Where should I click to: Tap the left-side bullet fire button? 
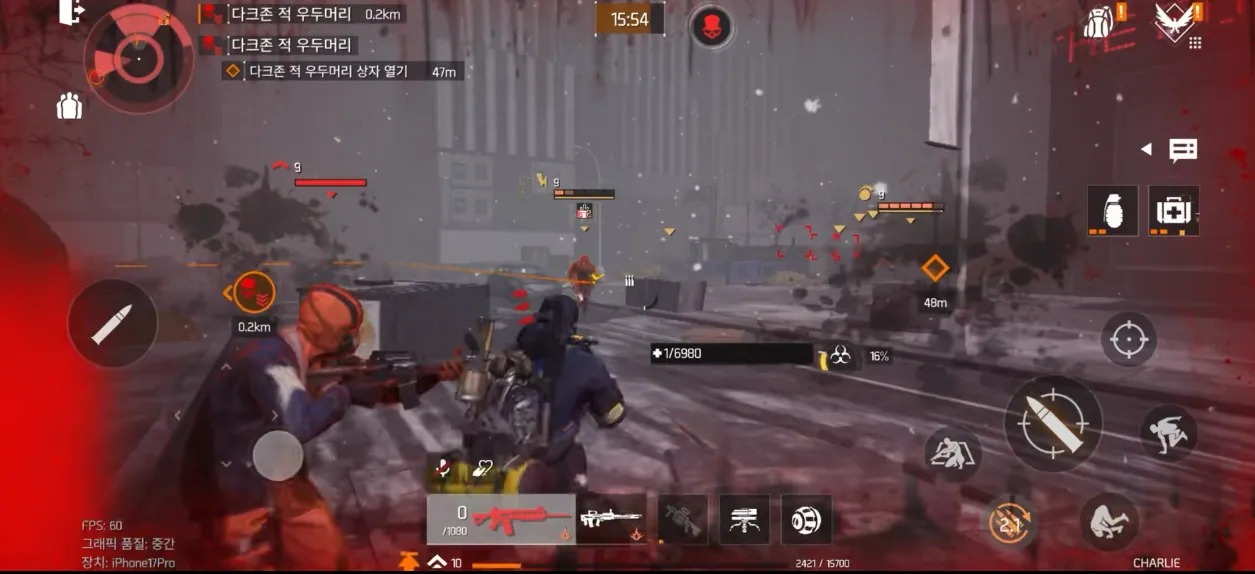click(x=112, y=323)
